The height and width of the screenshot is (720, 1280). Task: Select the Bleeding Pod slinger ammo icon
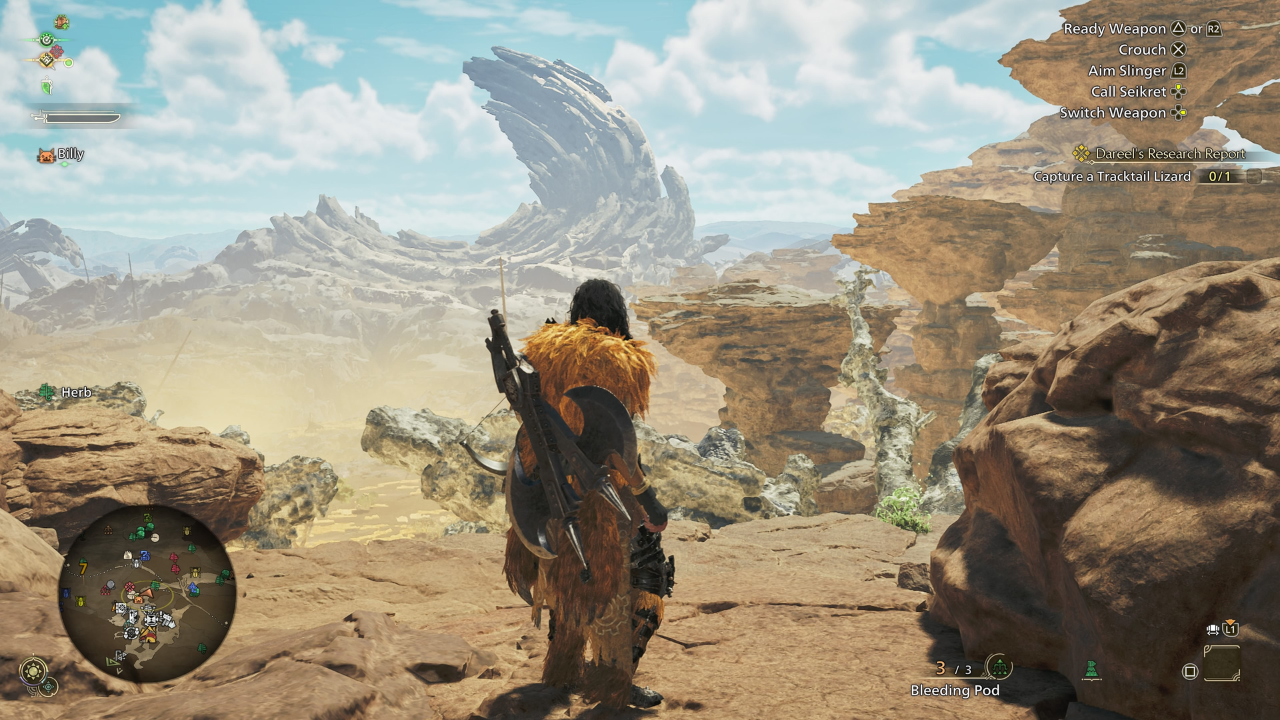pyautogui.click(x=997, y=667)
